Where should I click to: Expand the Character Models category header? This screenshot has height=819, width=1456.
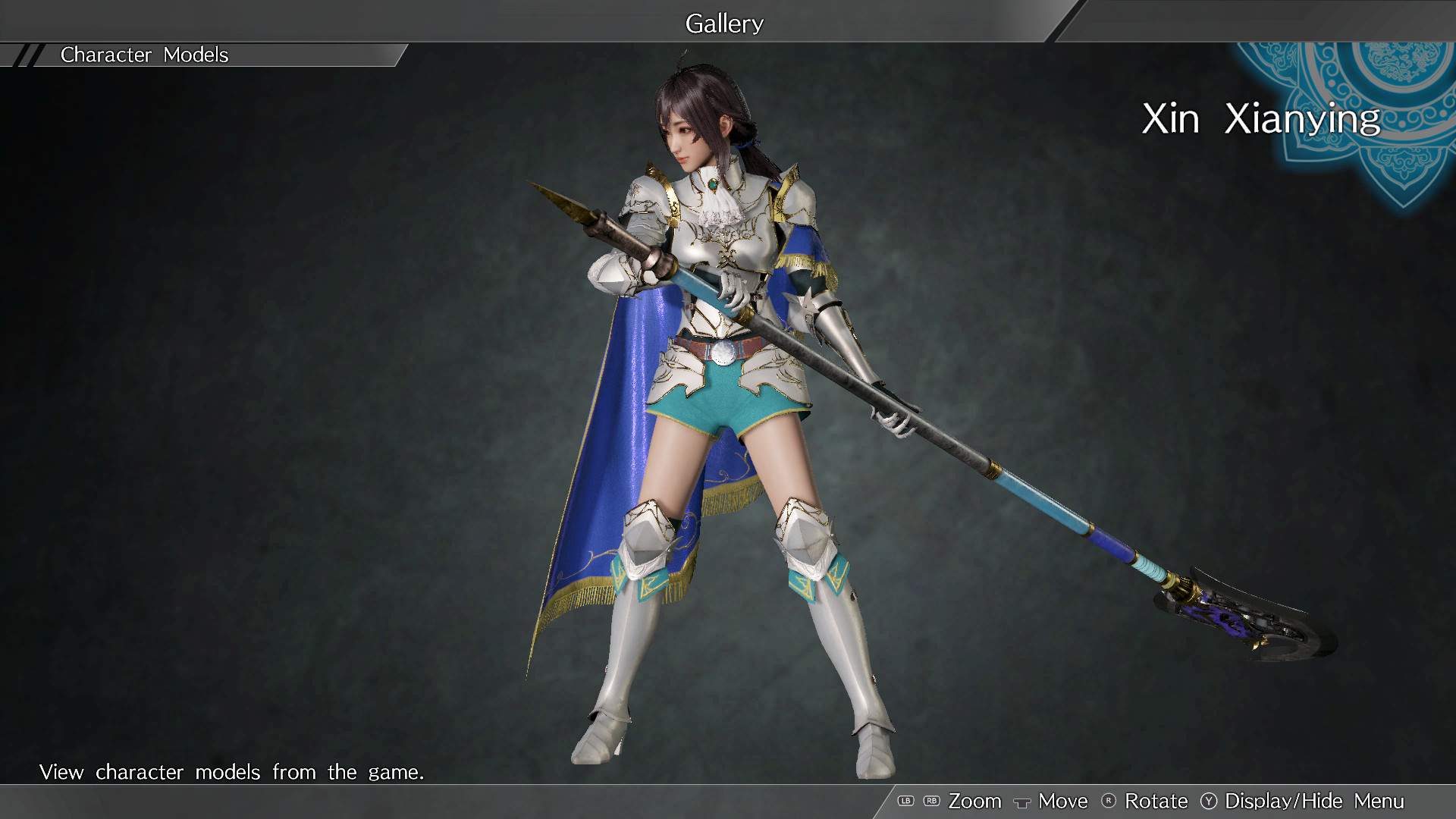(x=144, y=54)
